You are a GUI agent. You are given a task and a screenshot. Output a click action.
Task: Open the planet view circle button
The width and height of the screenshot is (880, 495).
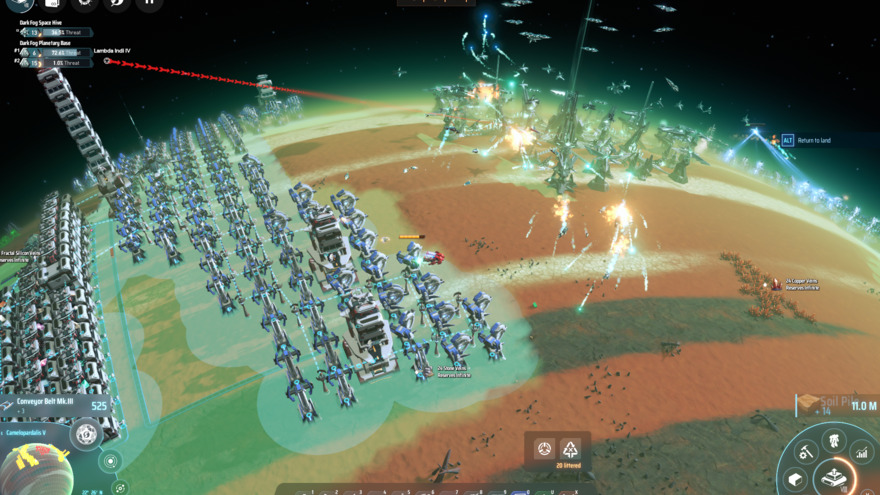click(x=110, y=462)
